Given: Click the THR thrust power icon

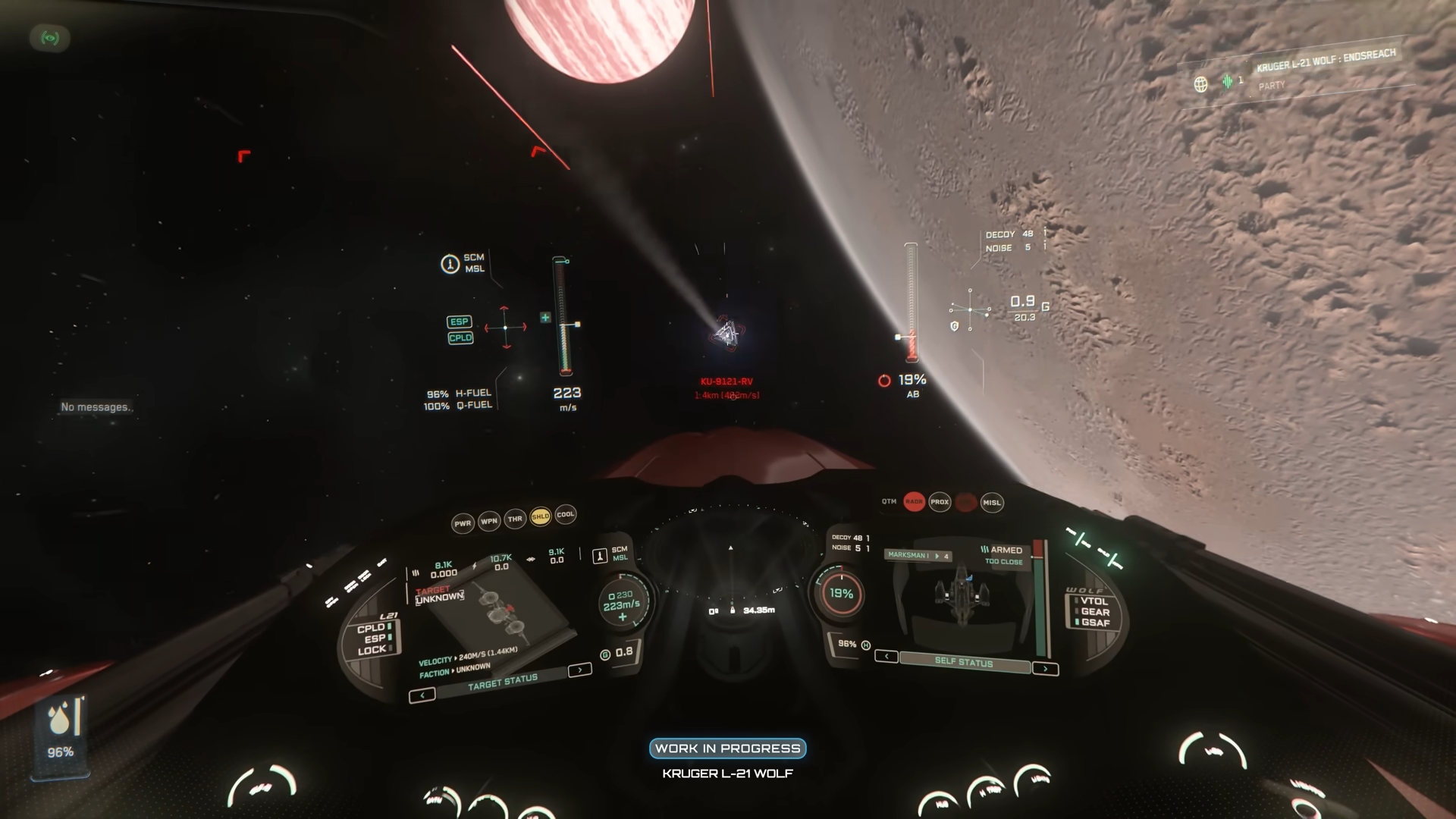Looking at the screenshot, I should point(515,519).
